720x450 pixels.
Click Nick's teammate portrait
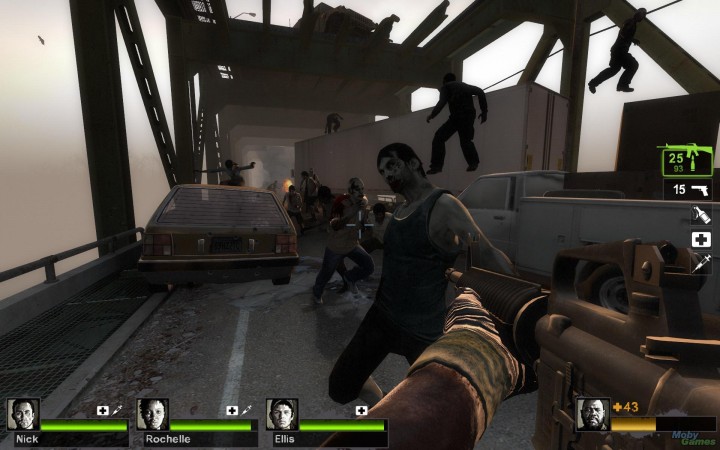[23, 414]
